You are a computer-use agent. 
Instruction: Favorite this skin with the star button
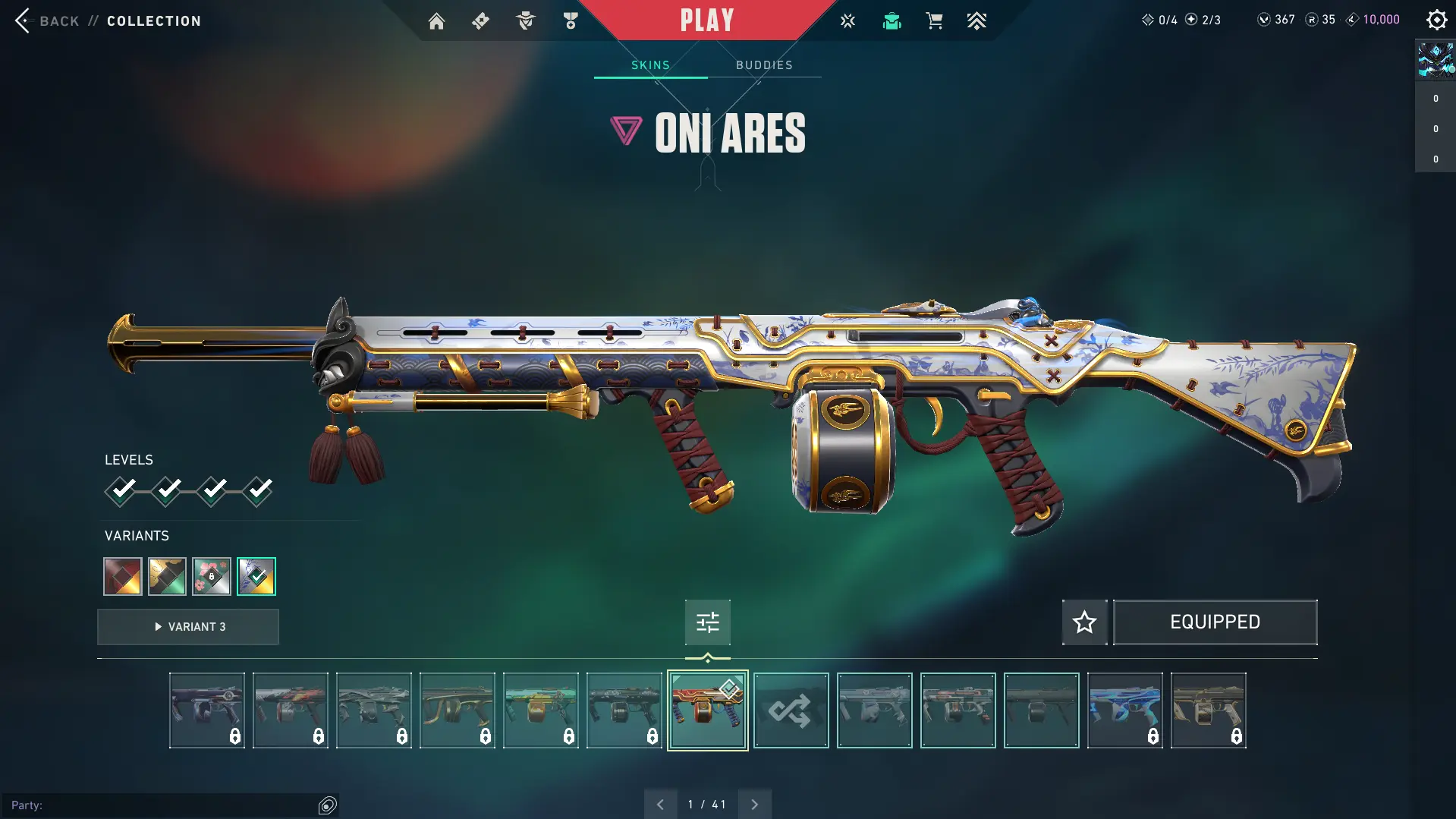[1084, 622]
